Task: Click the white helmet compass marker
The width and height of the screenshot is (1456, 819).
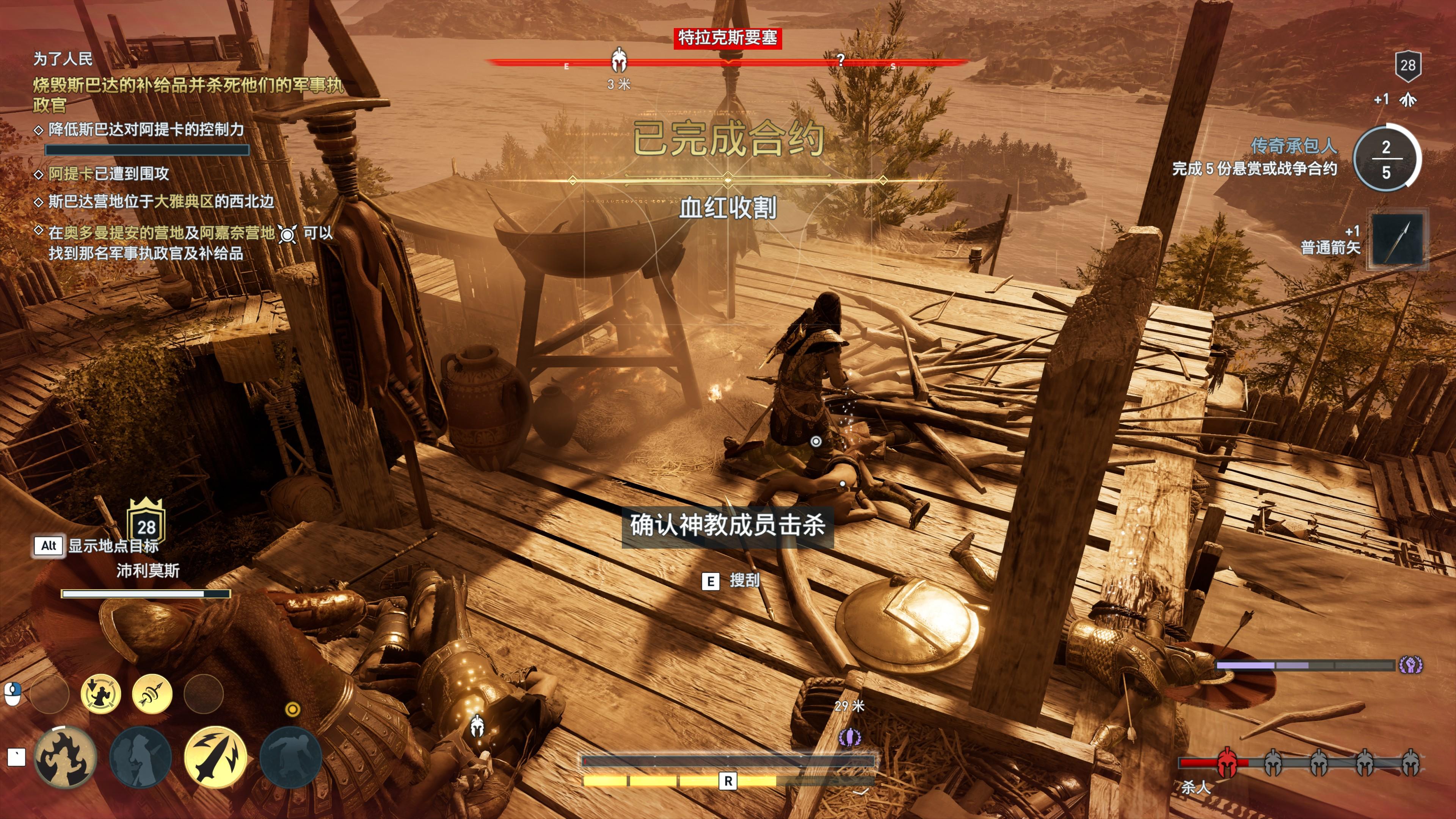Action: pos(620,60)
